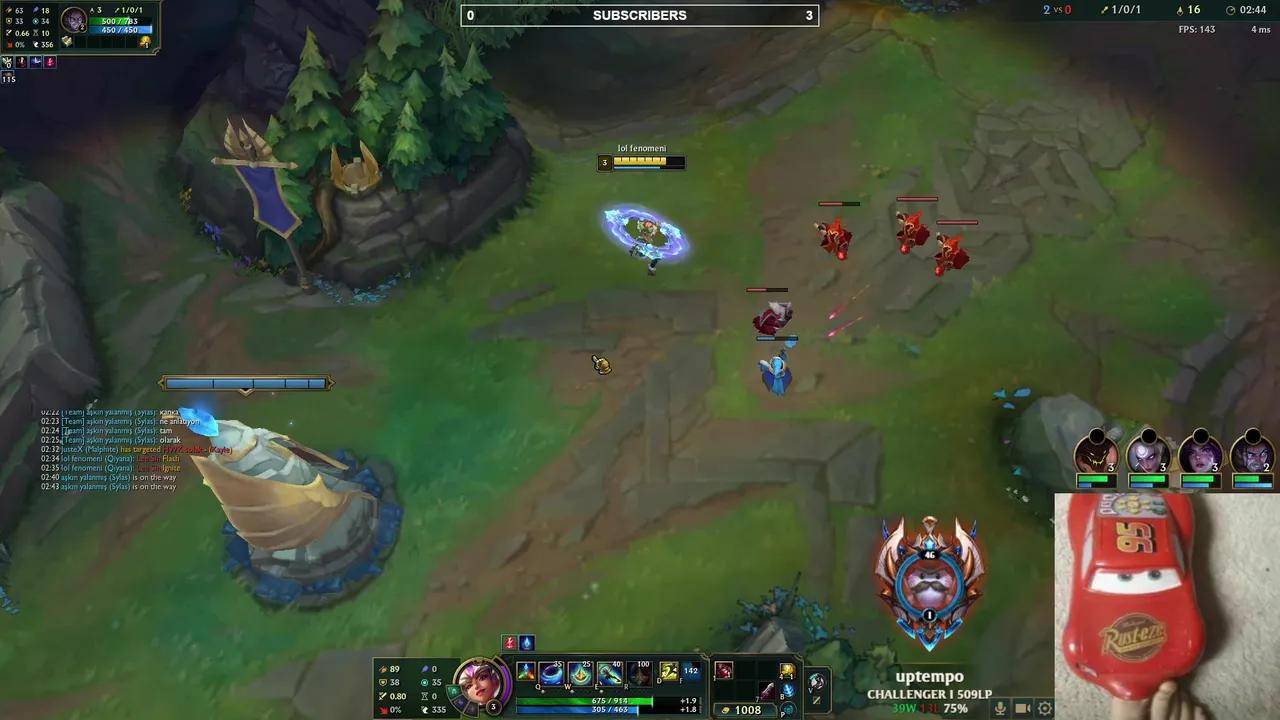This screenshot has width=1280, height=720.
Task: Click the yellow warding trinket slot
Action: click(x=787, y=668)
